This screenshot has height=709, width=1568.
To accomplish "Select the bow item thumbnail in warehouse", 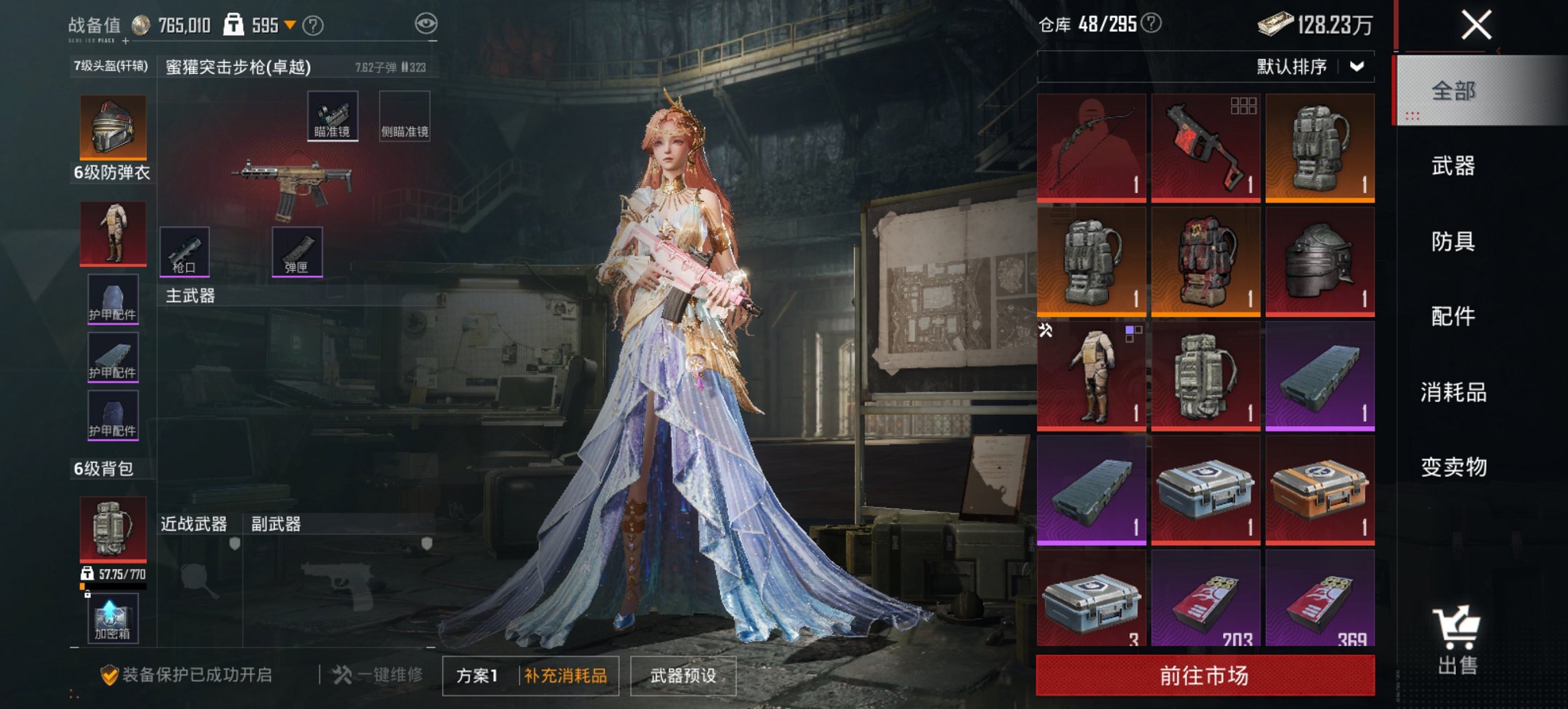I will click(x=1091, y=147).
